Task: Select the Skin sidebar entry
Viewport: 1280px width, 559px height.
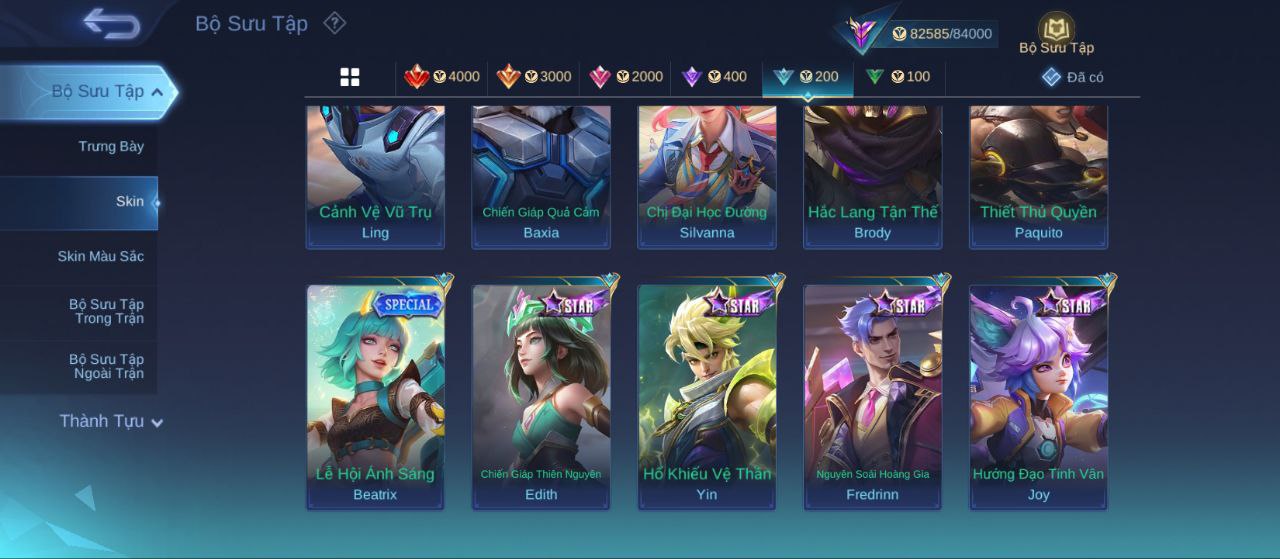Action: [129, 202]
